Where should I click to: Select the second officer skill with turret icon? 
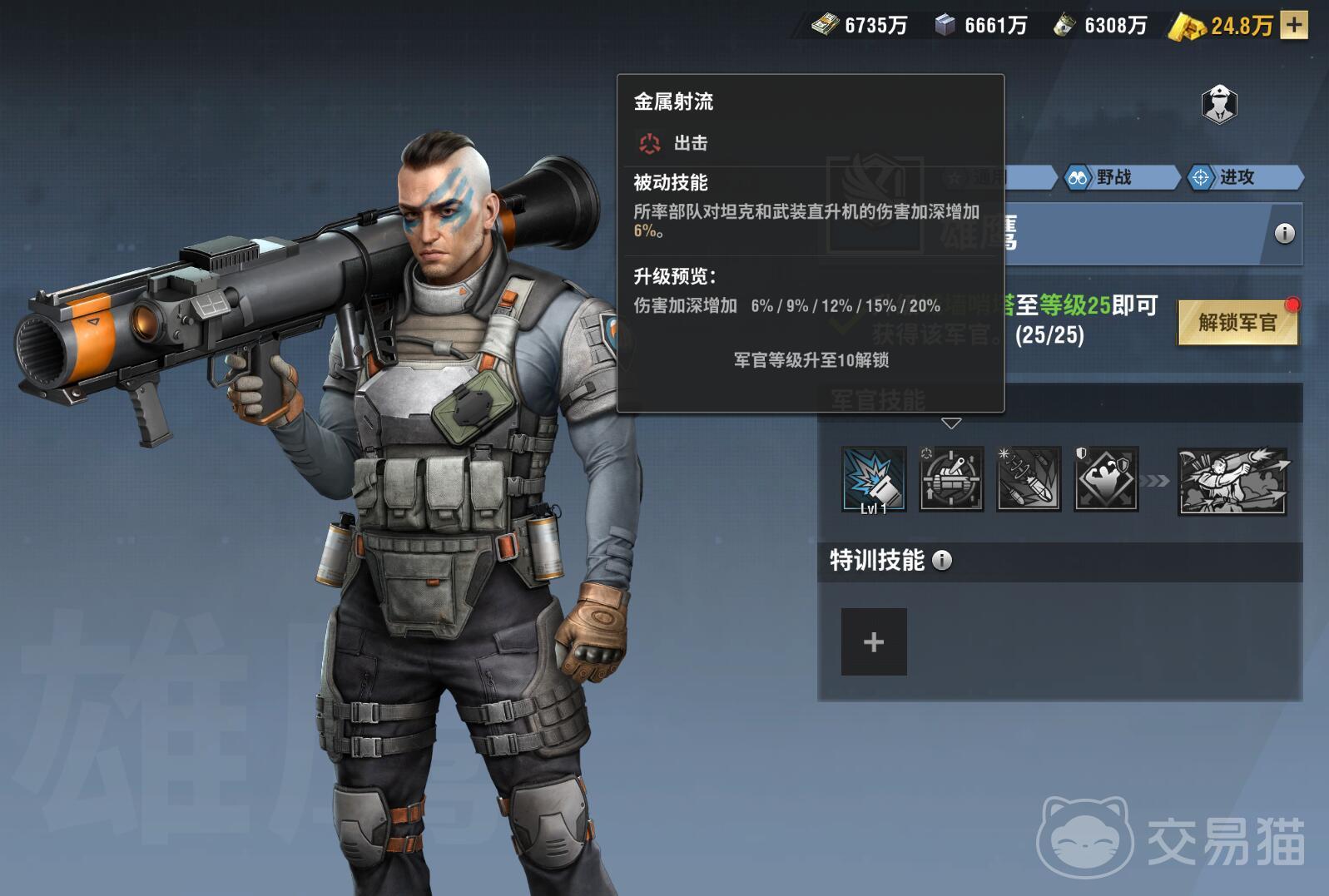pos(951,479)
